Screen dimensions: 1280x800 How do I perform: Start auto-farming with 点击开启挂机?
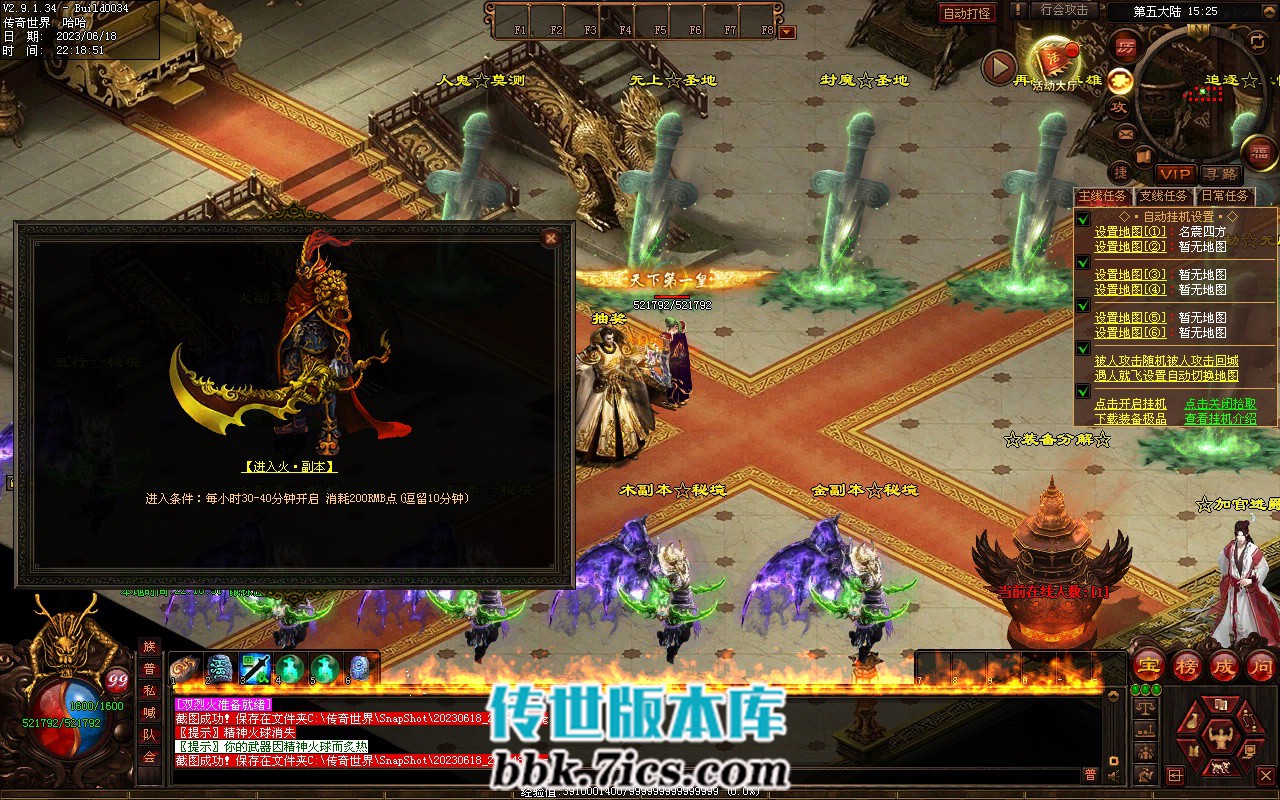click(x=1130, y=404)
